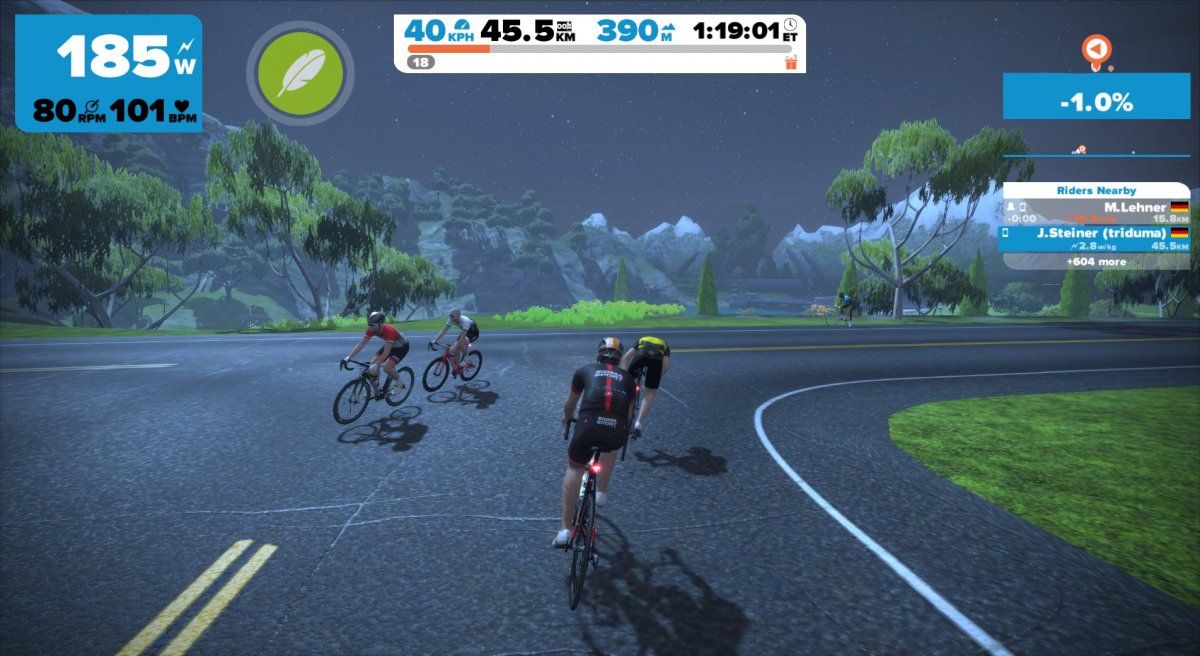
Task: Activate the feather lightweight power-up
Action: coord(299,70)
